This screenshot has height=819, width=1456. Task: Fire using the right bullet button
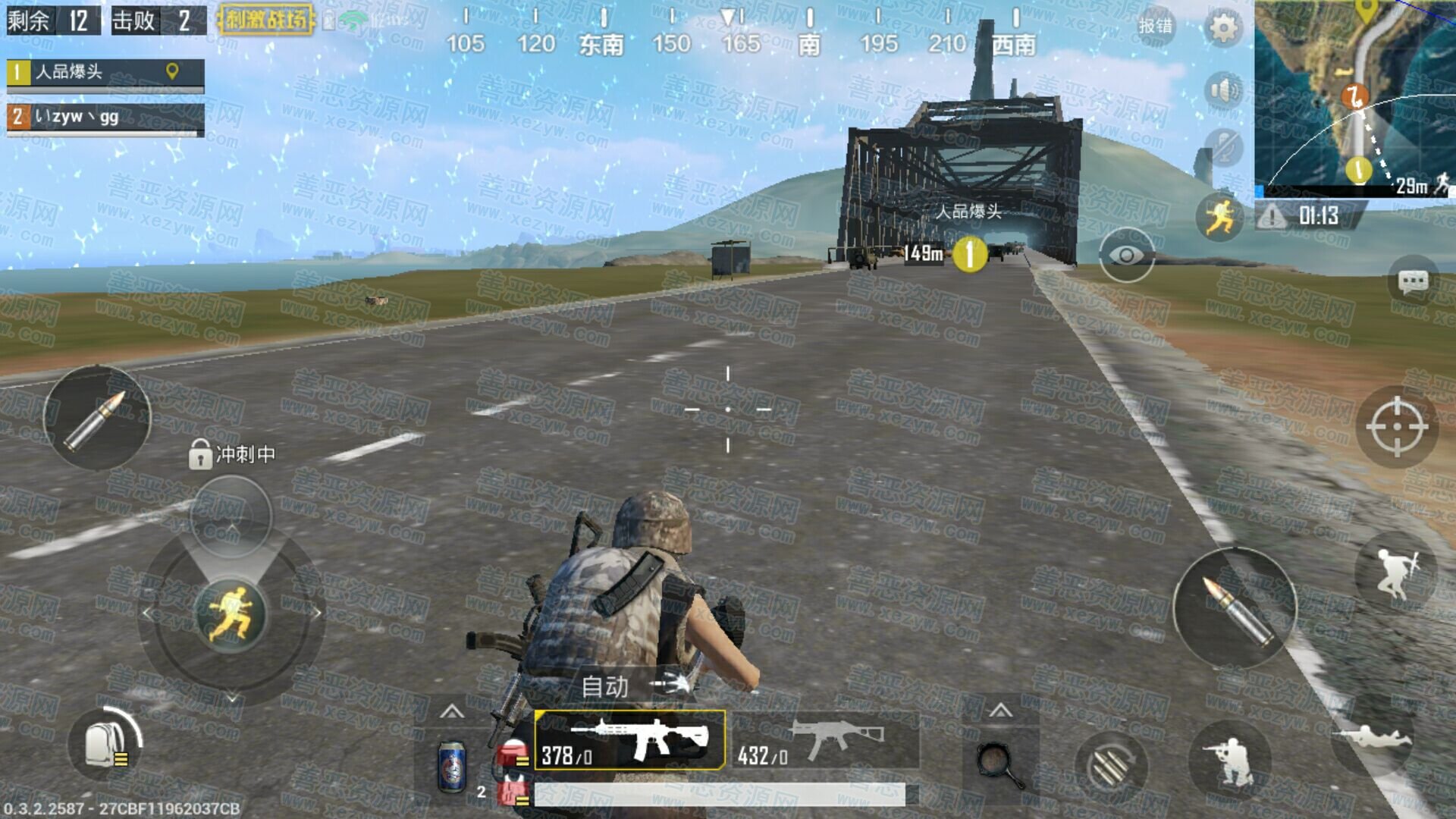(x=1235, y=609)
